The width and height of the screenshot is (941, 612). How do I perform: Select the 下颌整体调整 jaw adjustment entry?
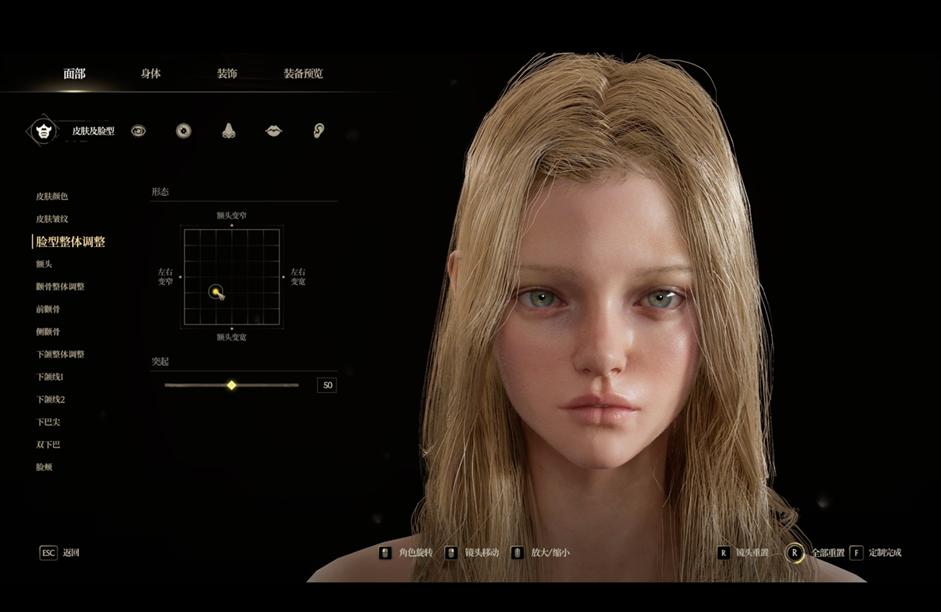pos(60,354)
